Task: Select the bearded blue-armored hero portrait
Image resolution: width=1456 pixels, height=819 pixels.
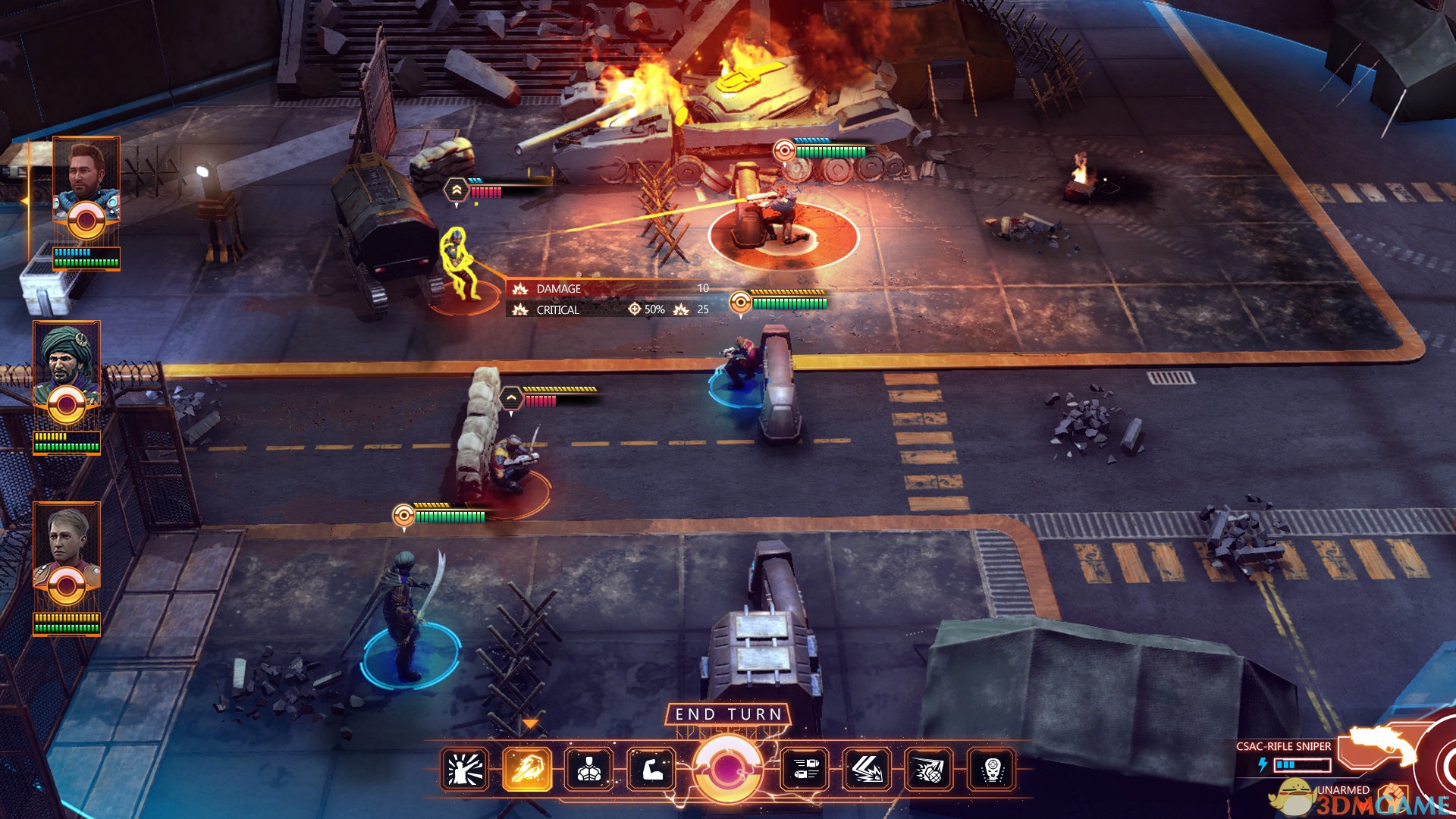Action: [x=86, y=179]
